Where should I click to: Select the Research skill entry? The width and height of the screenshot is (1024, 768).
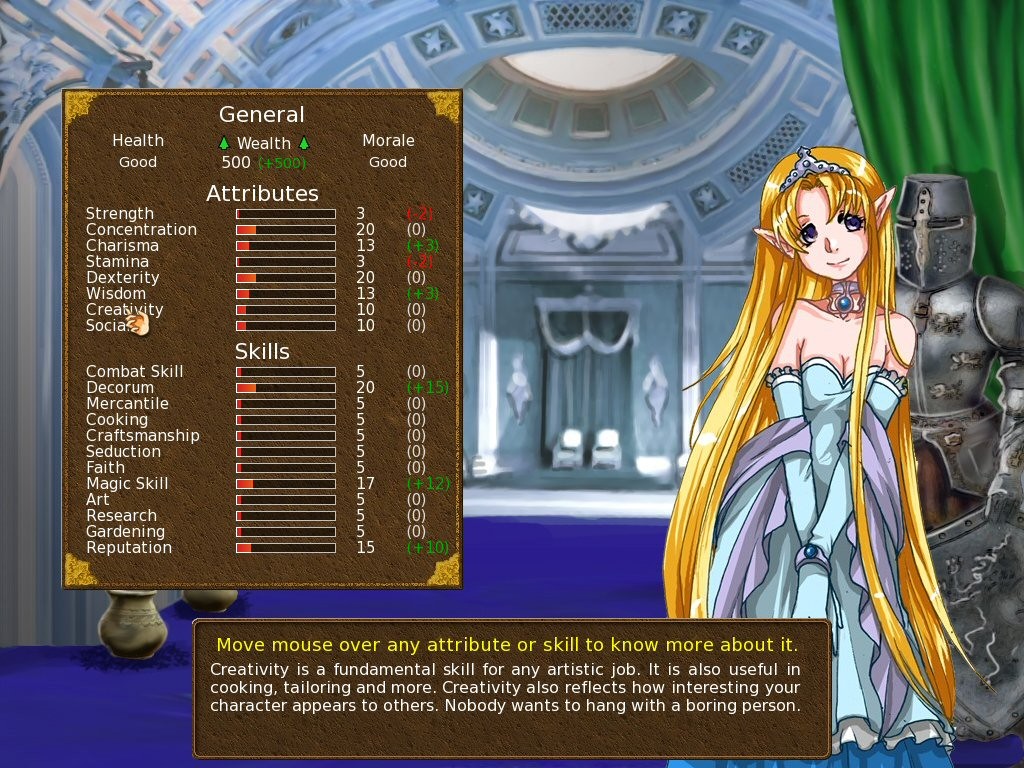(122, 516)
